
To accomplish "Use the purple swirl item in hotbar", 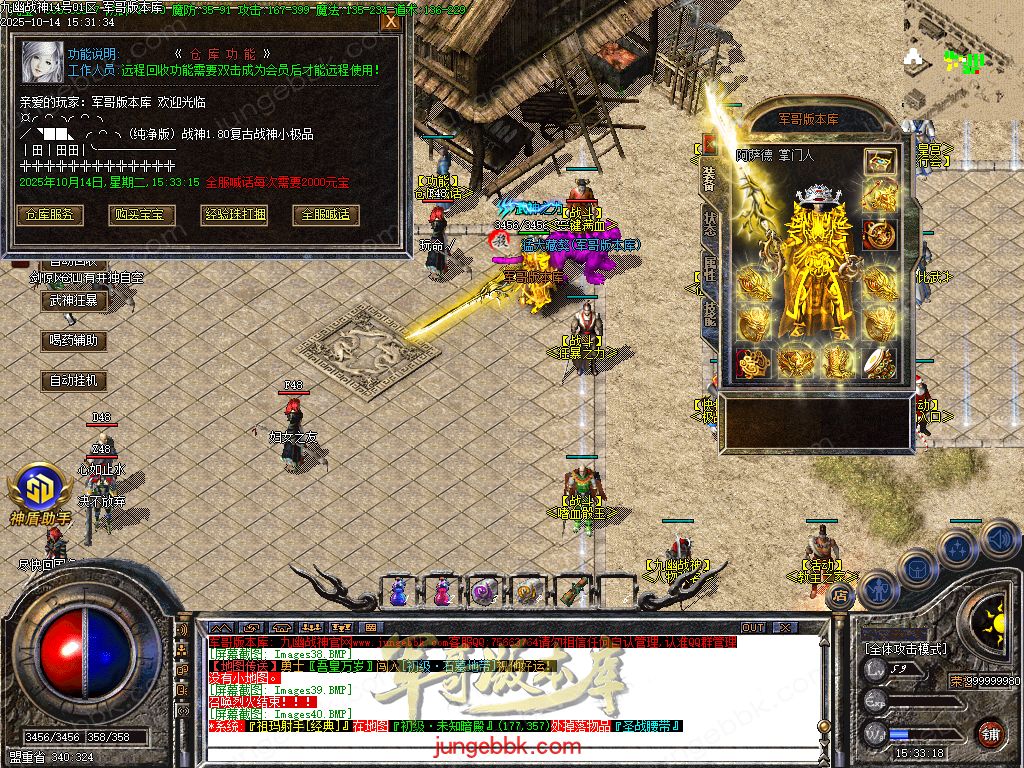I will click(x=485, y=592).
